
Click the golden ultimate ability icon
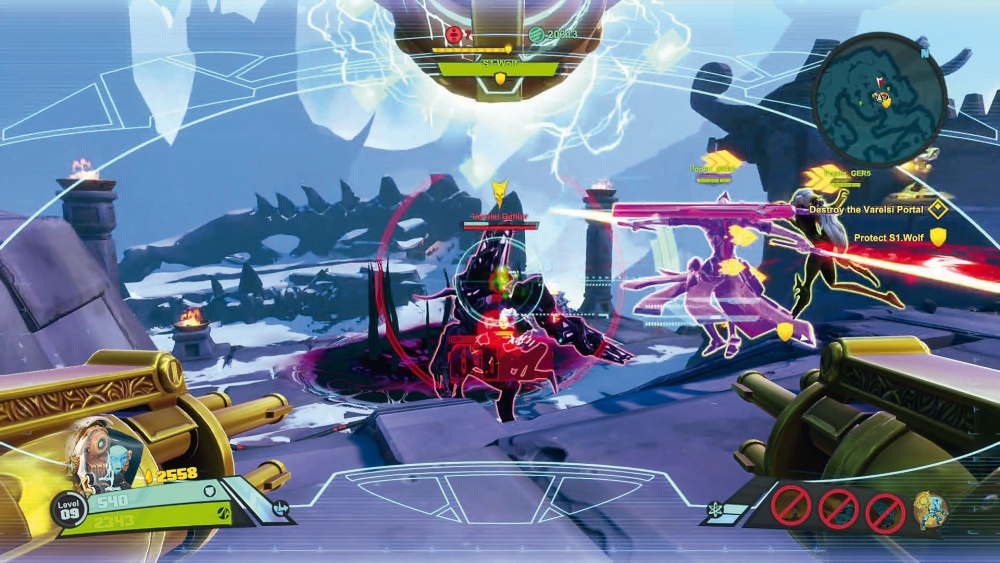point(929,509)
